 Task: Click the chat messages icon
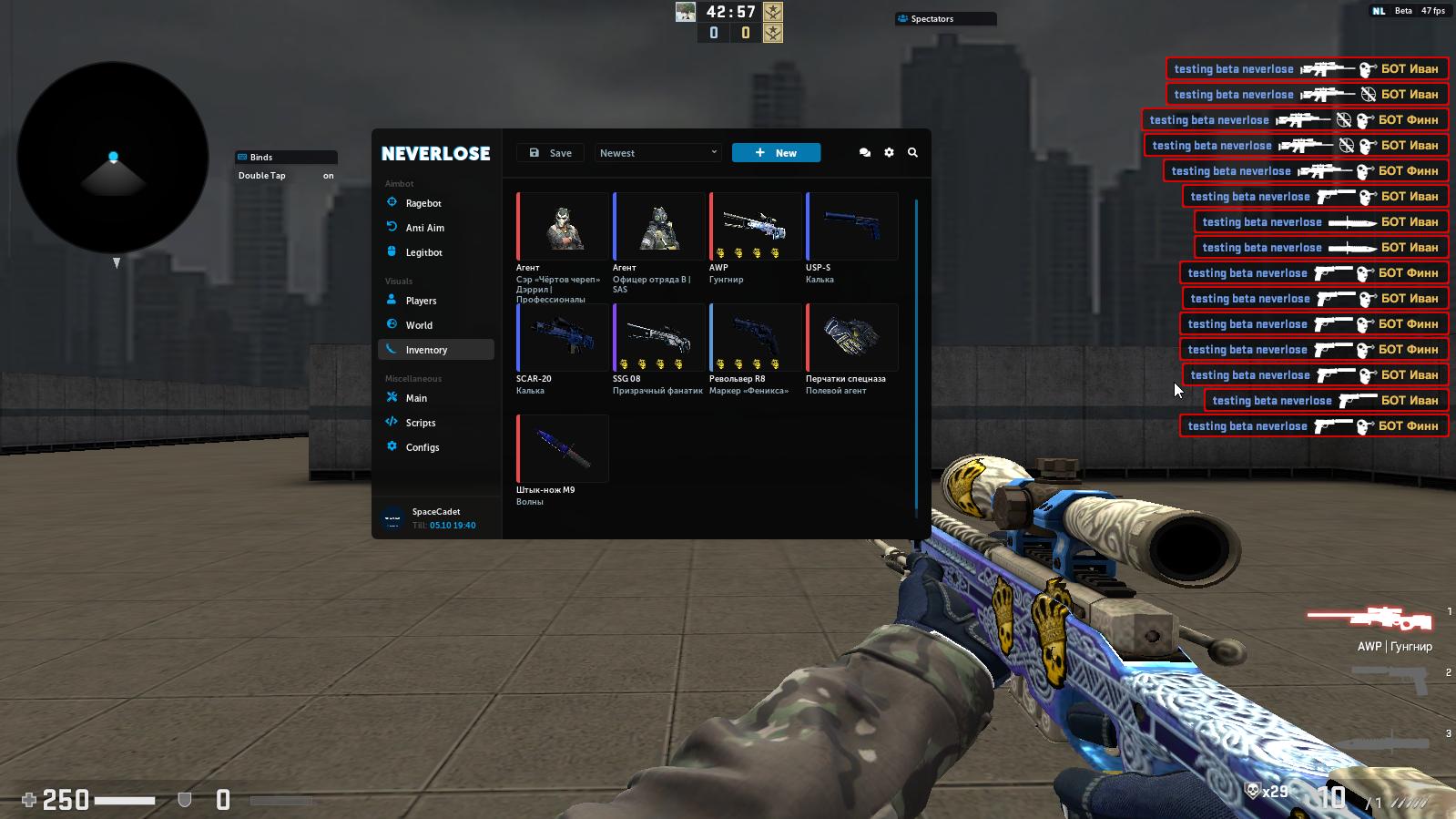[x=864, y=152]
